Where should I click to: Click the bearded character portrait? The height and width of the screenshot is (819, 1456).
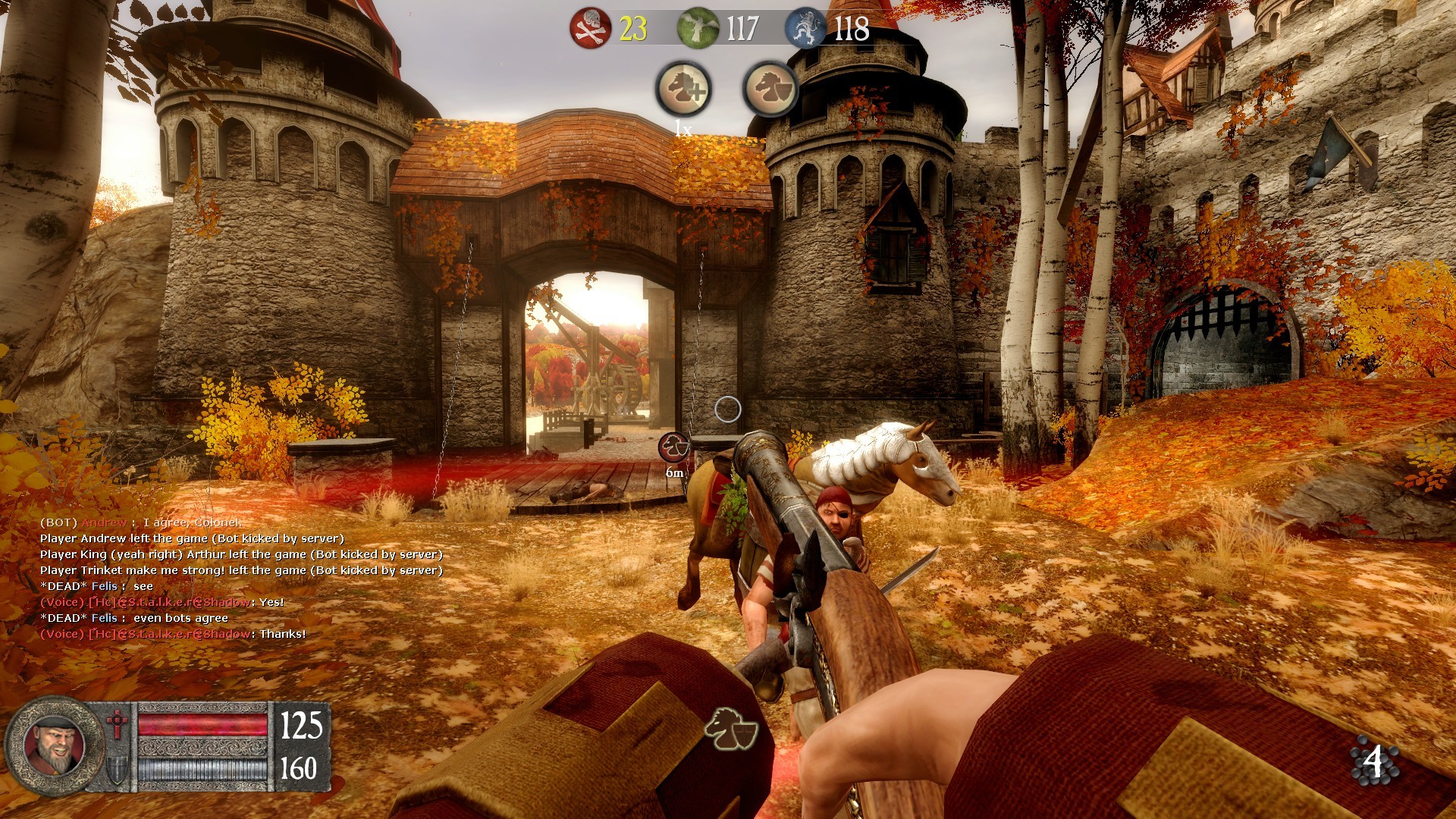[x=53, y=745]
